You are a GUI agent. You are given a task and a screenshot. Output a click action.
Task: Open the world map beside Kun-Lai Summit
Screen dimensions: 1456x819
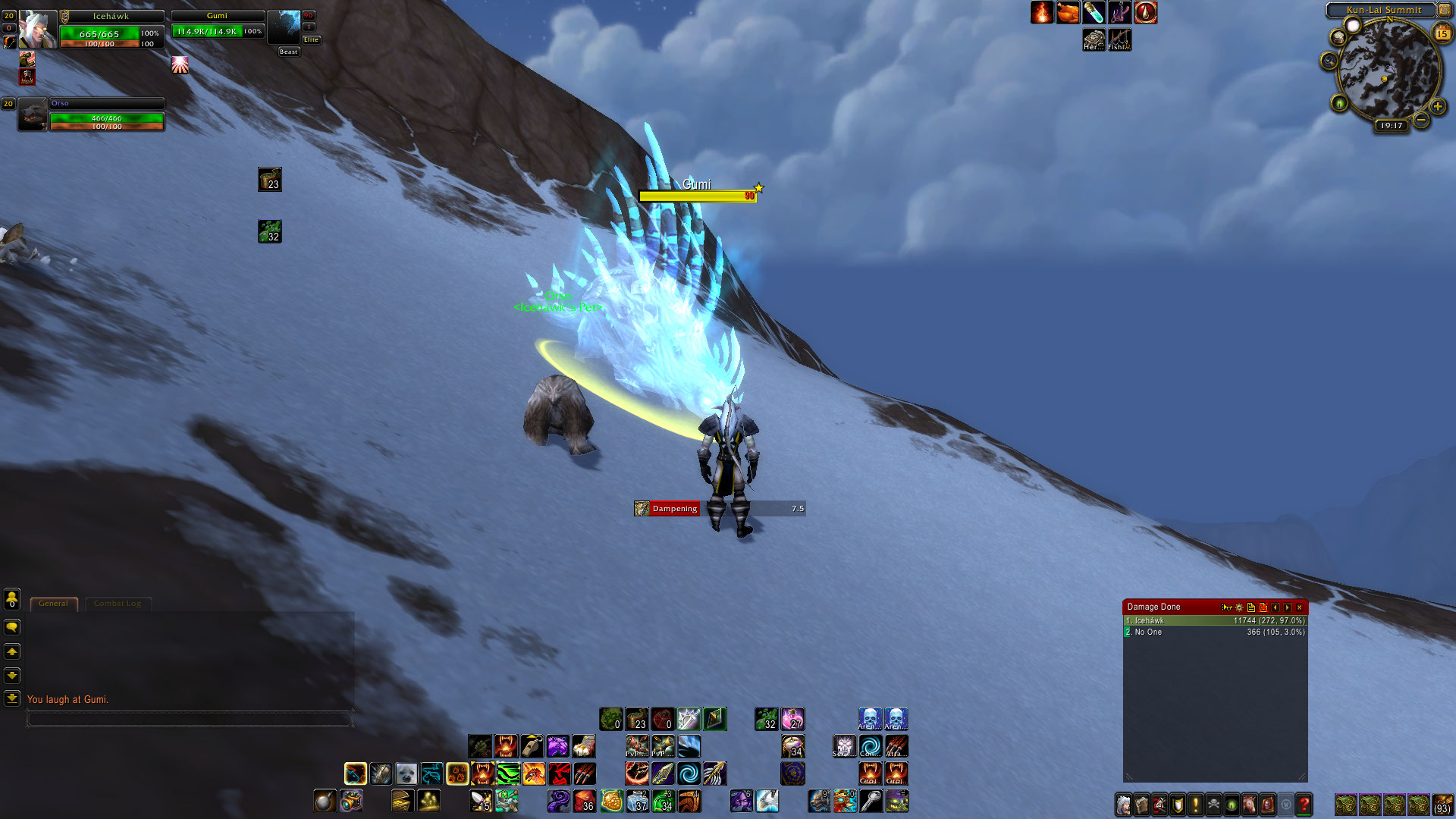1444,11
